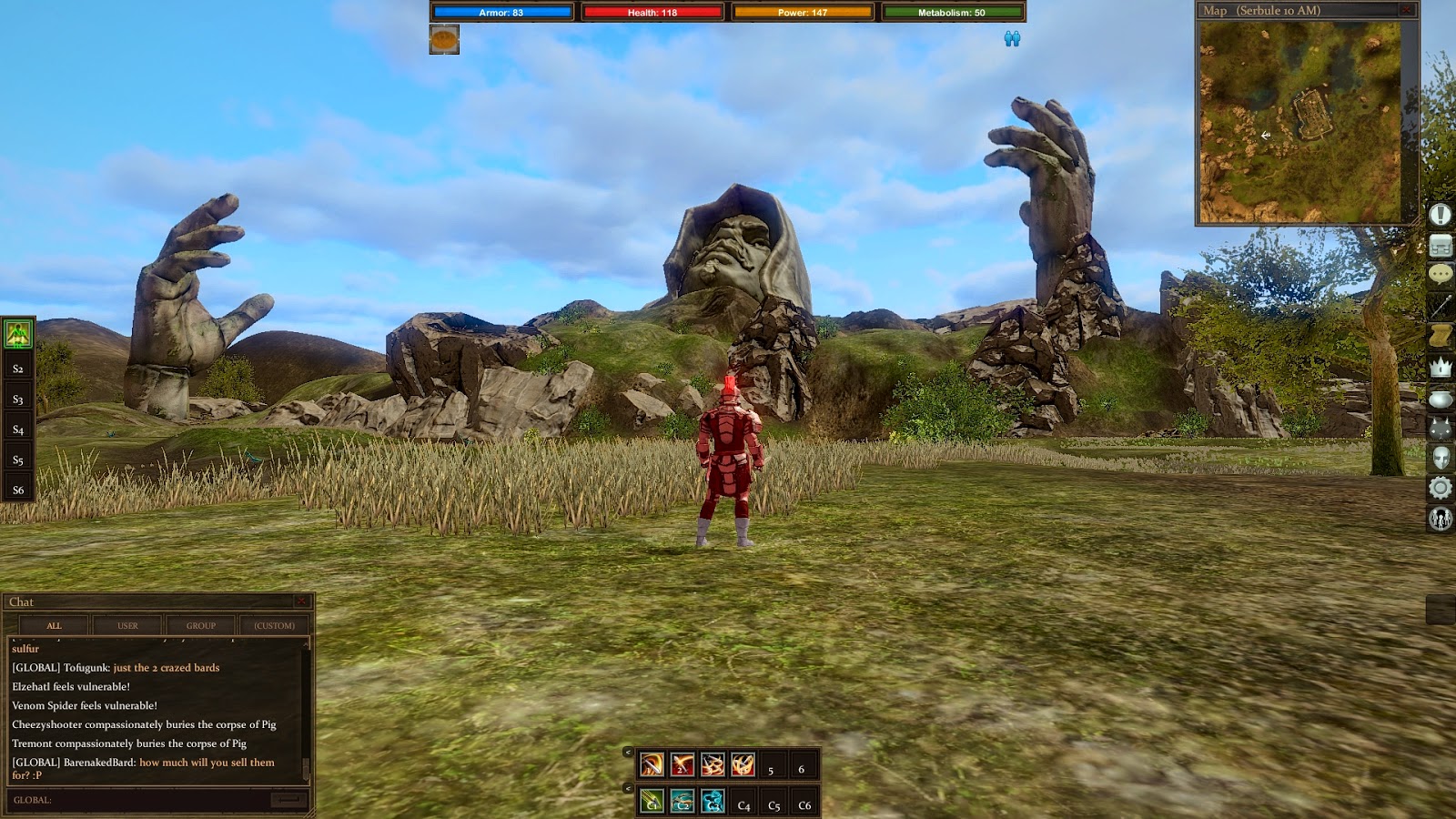The image size is (1456, 819).
Task: Open the (CUSTOM) chat tab
Action: tap(274, 625)
